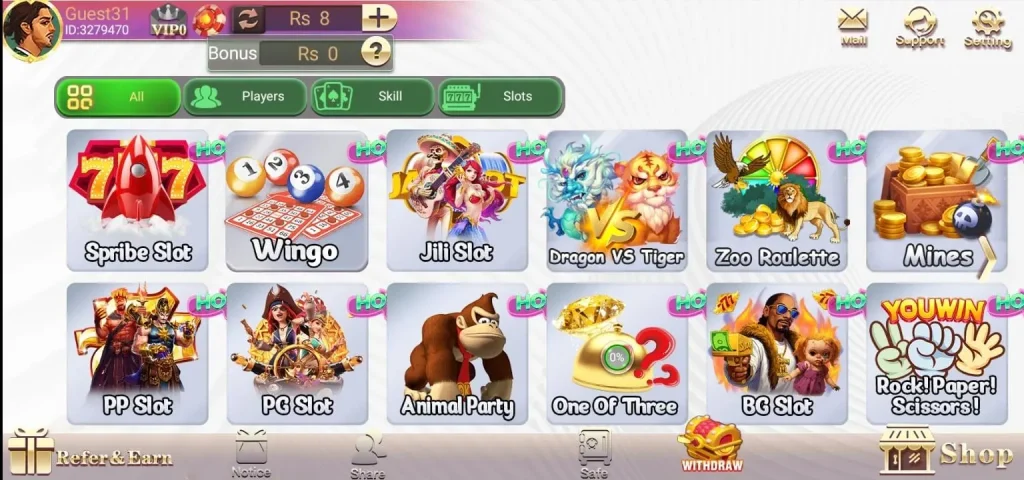Open the Setting menu

point(988,26)
